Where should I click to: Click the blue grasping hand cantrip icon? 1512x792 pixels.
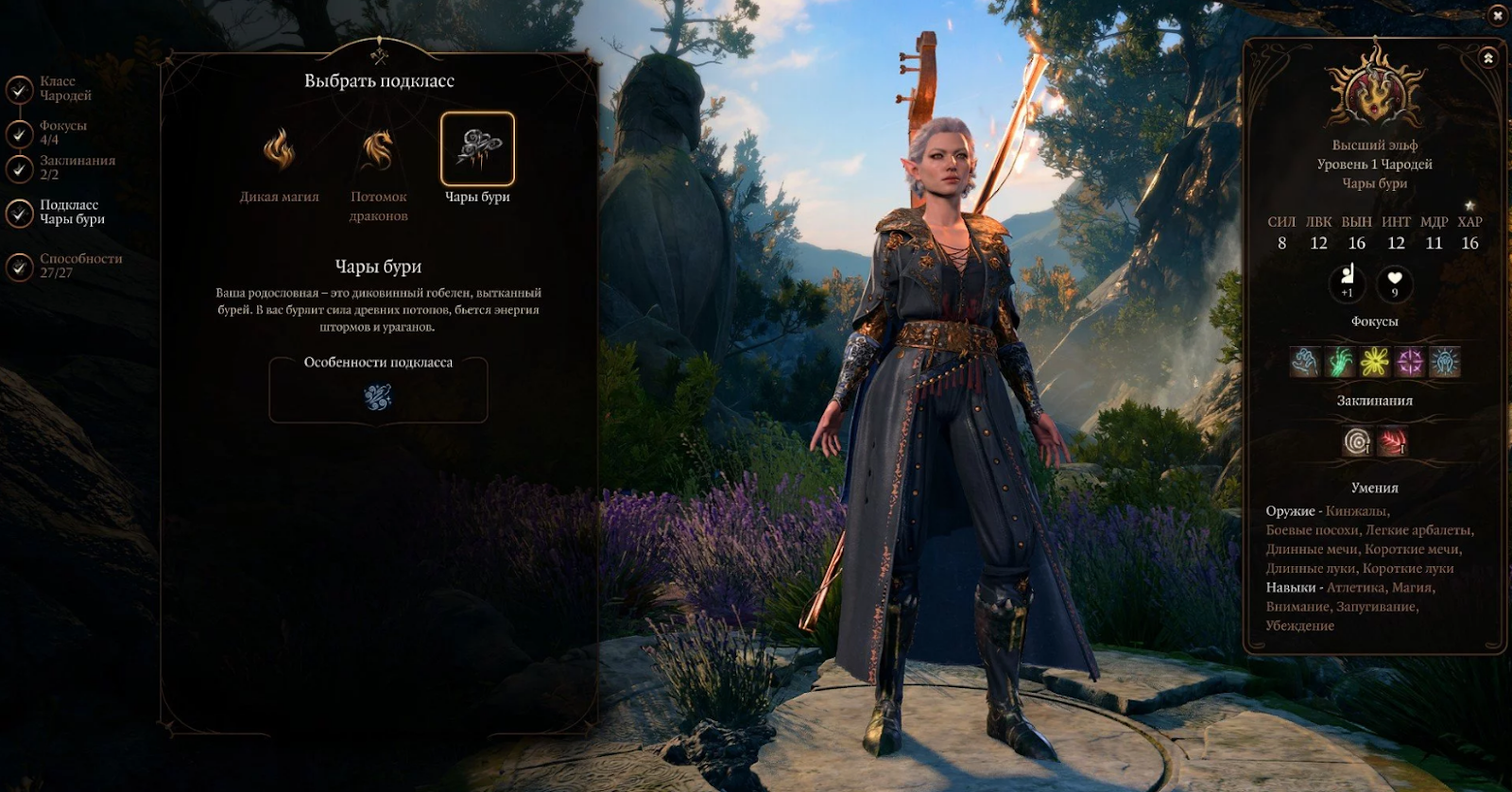point(1305,362)
